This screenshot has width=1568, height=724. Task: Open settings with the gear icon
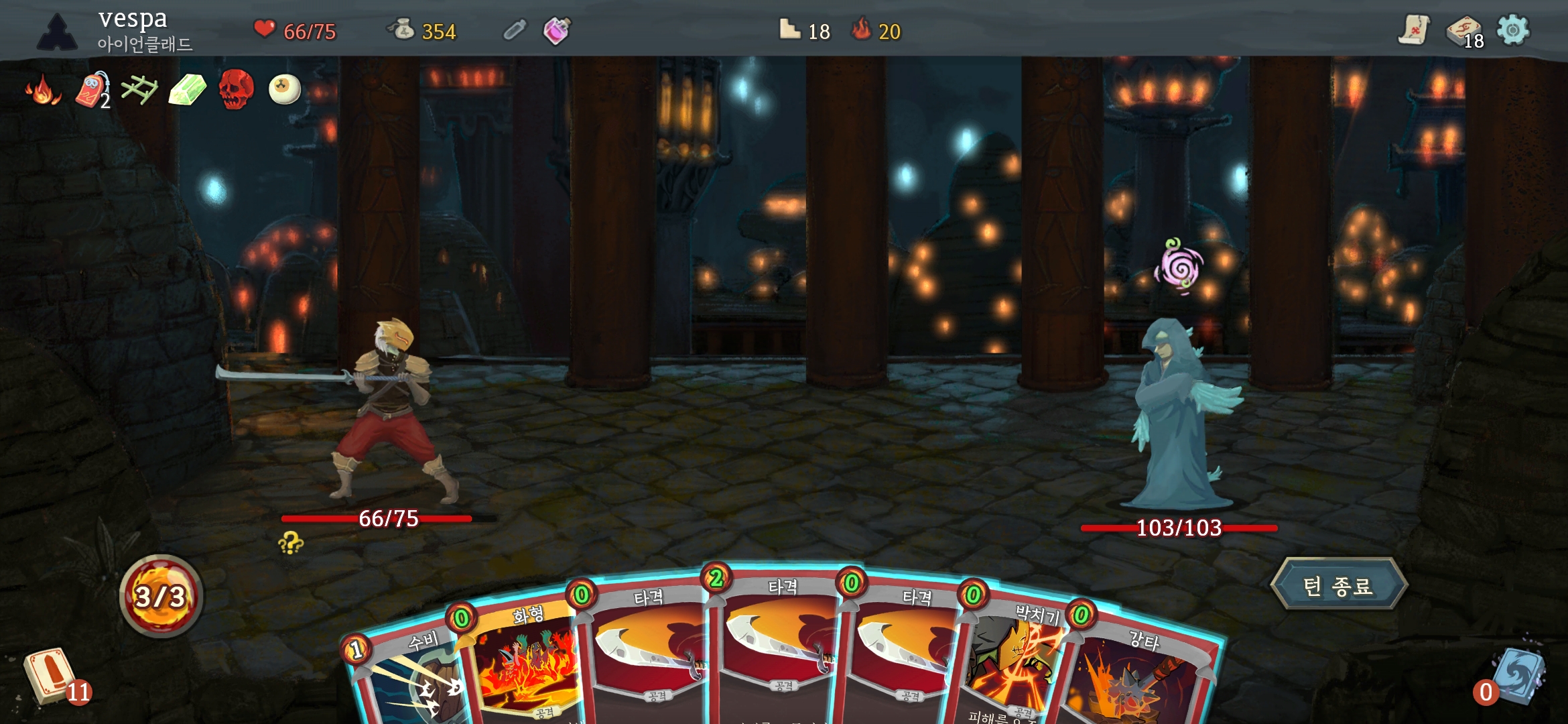[1513, 30]
